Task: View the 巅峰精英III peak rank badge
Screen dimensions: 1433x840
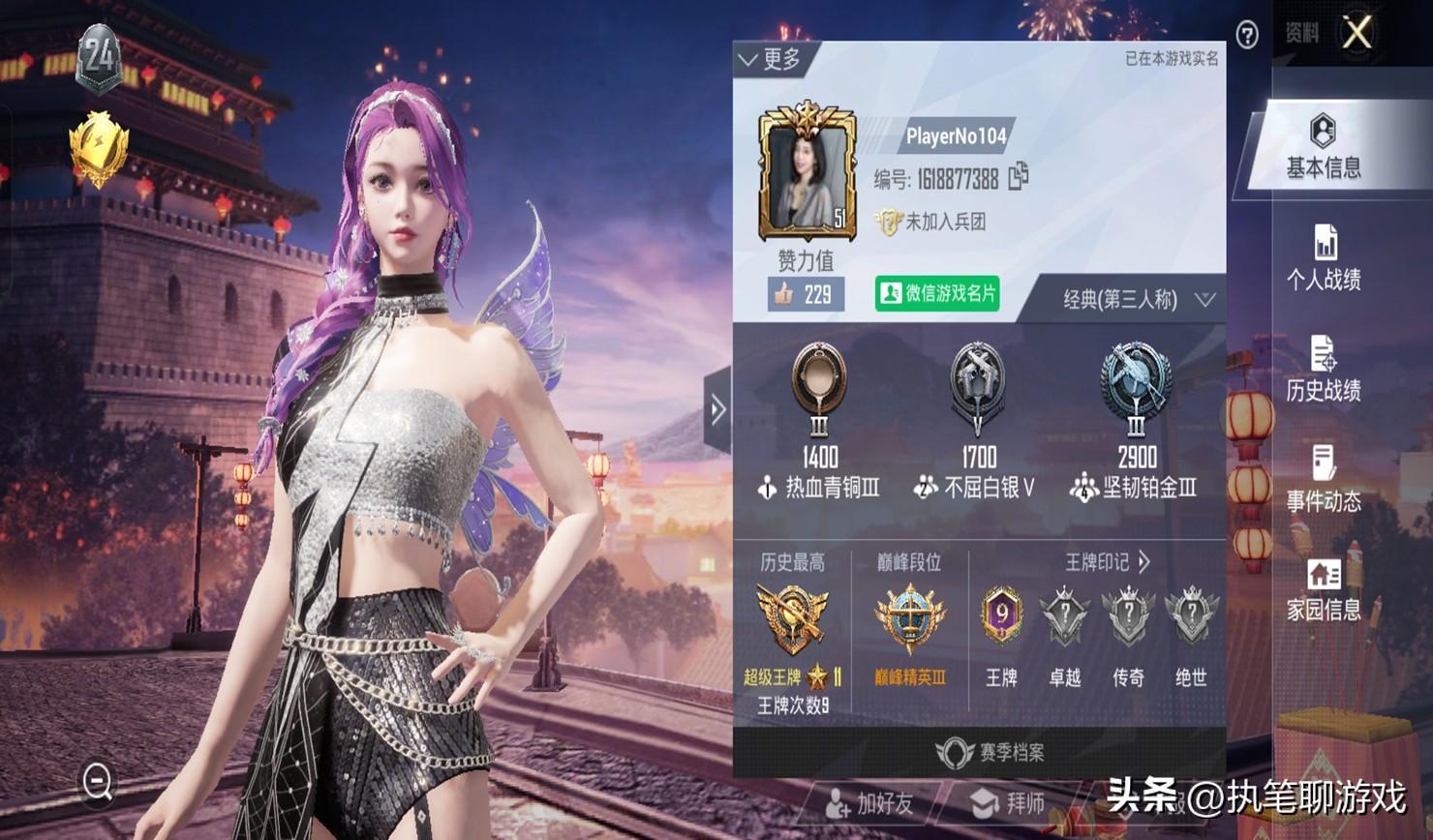Action: click(x=909, y=619)
